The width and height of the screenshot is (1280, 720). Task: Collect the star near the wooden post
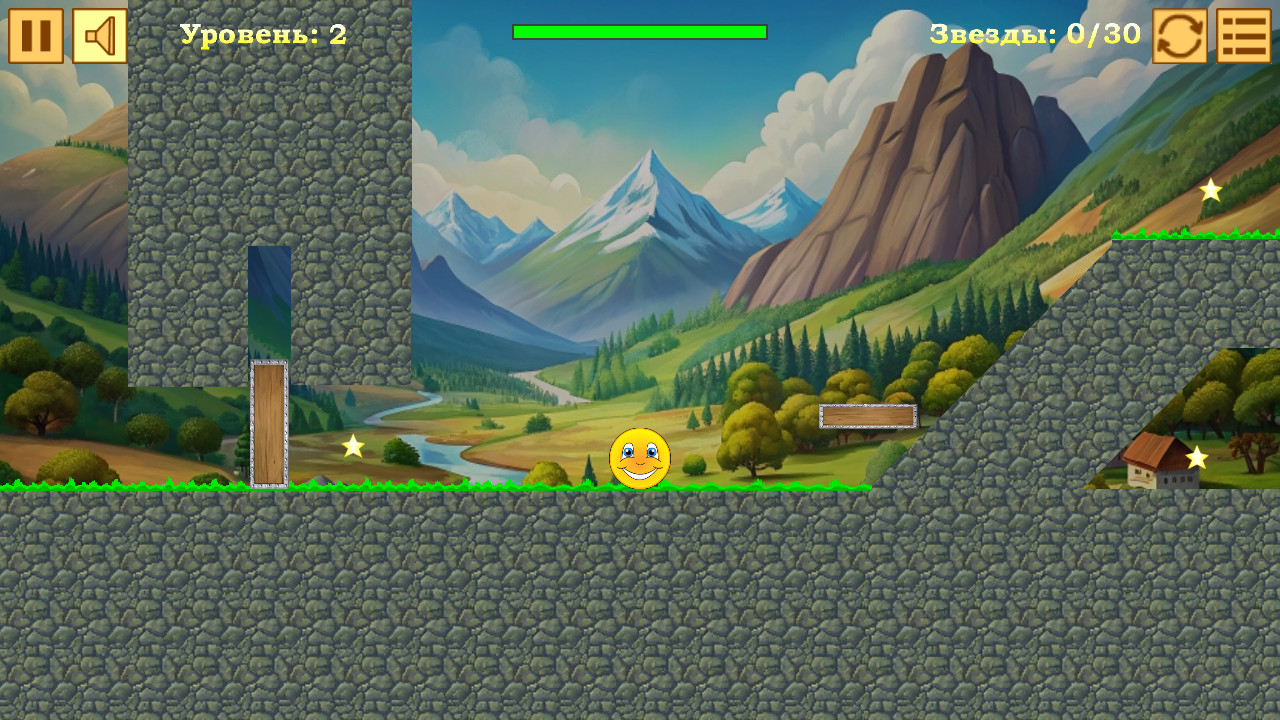351,447
